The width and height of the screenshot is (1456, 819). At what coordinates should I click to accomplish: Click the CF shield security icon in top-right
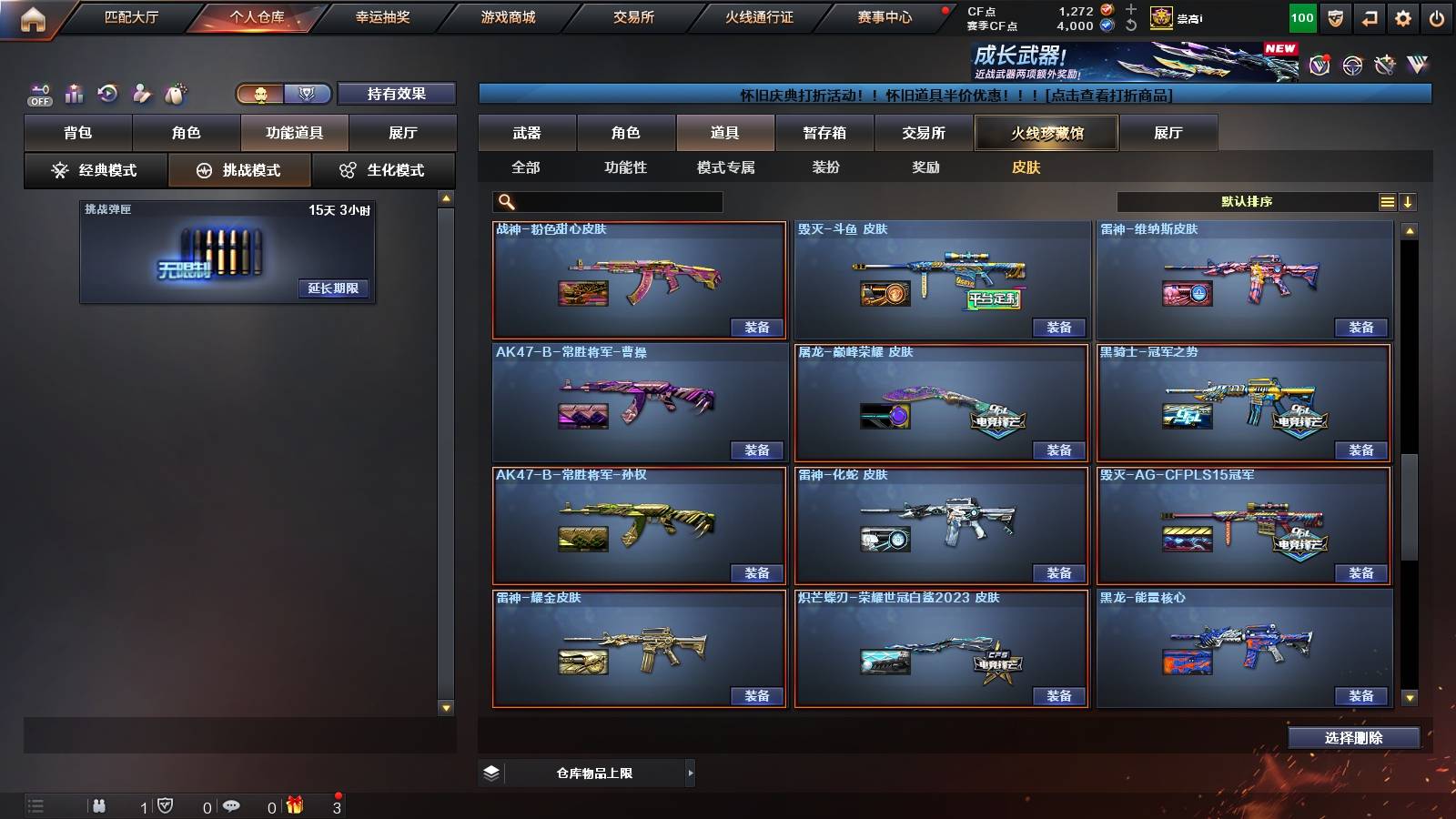(x=1334, y=16)
